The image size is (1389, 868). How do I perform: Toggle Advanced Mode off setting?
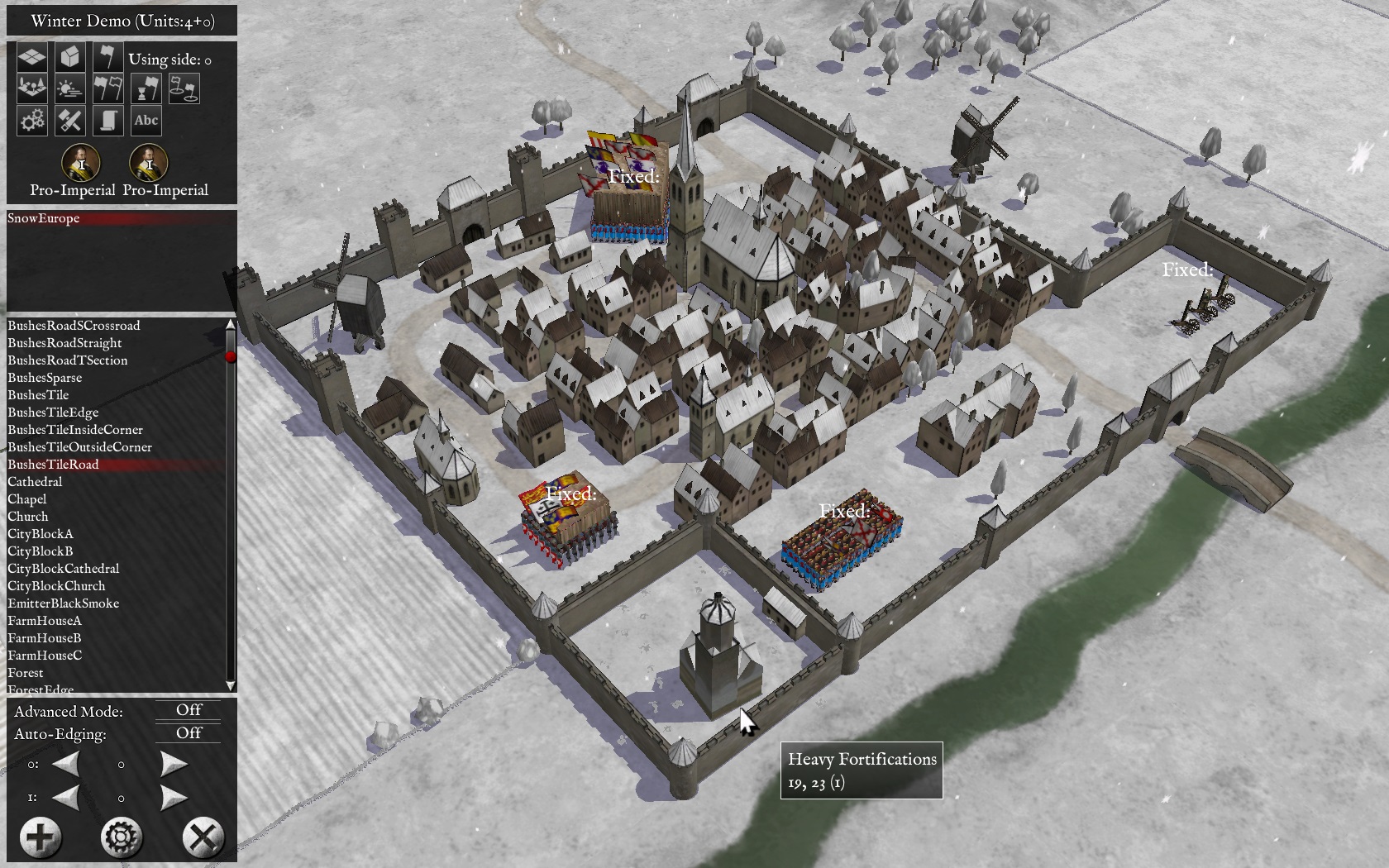click(x=189, y=710)
